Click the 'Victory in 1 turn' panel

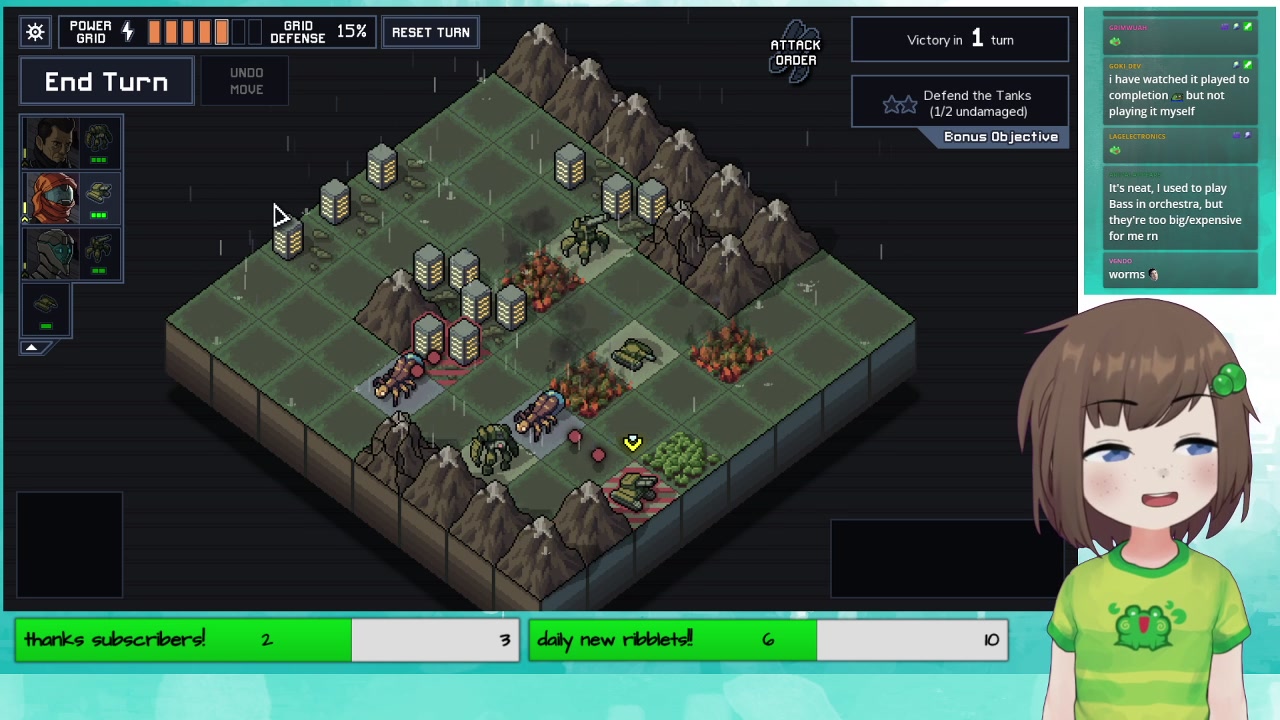coord(958,39)
